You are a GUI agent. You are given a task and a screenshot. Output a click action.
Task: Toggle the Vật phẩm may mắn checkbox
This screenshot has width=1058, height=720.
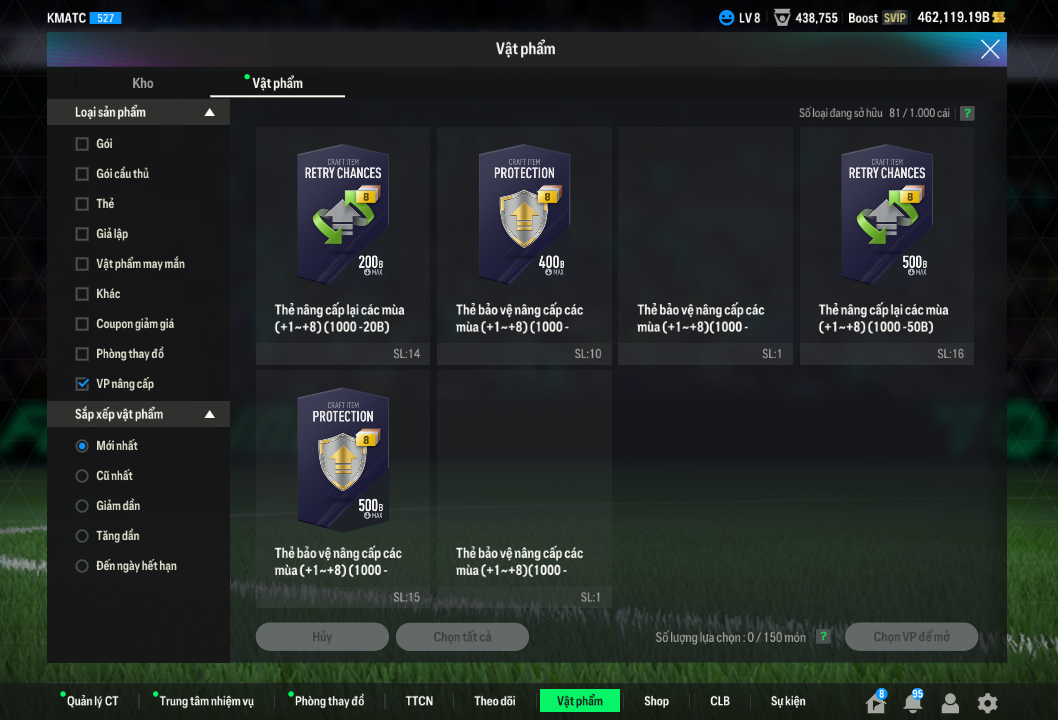coord(82,264)
